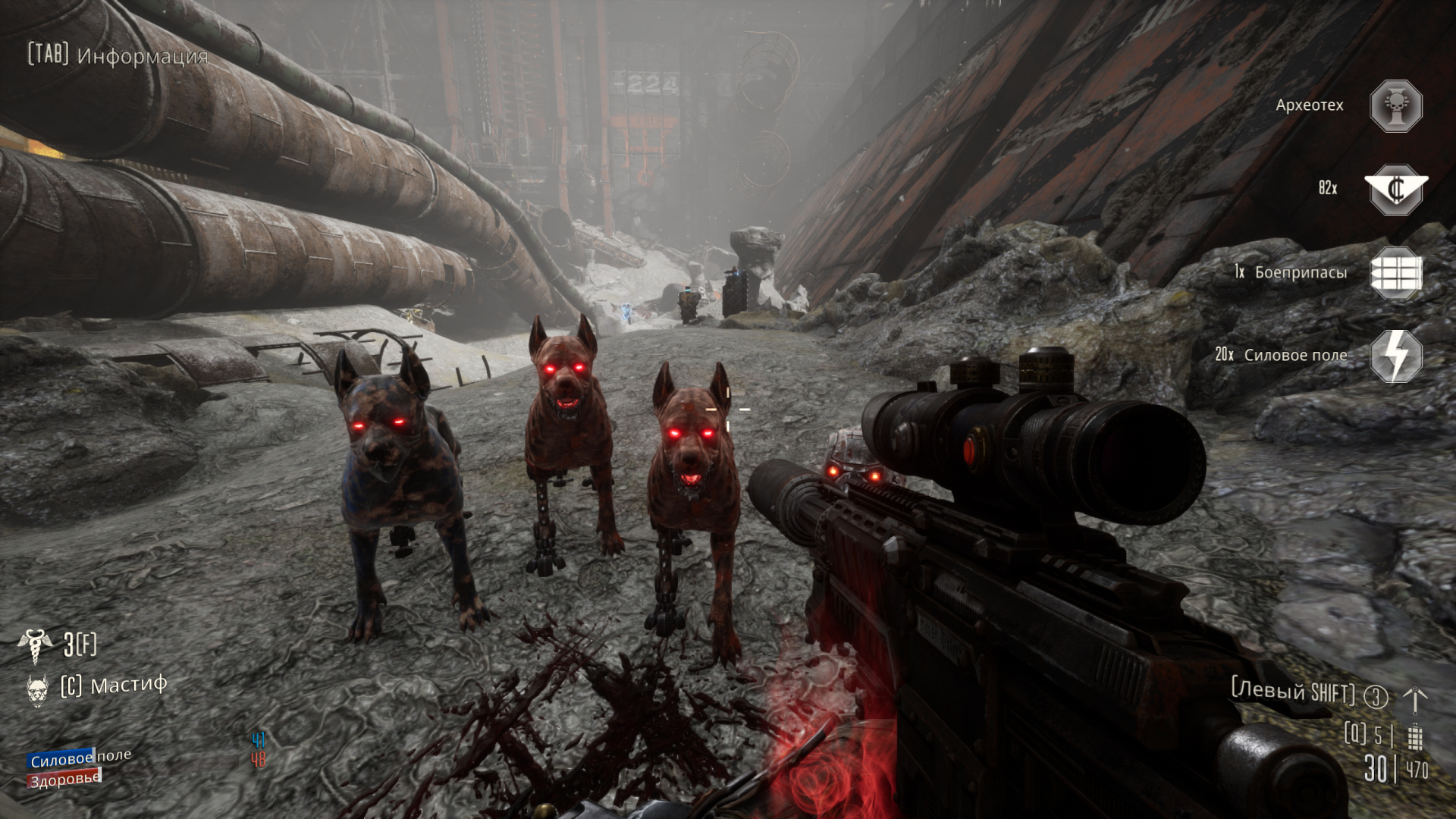The height and width of the screenshot is (819, 1456).
Task: Click the grenade icon near the ammo counter
Action: click(1414, 736)
